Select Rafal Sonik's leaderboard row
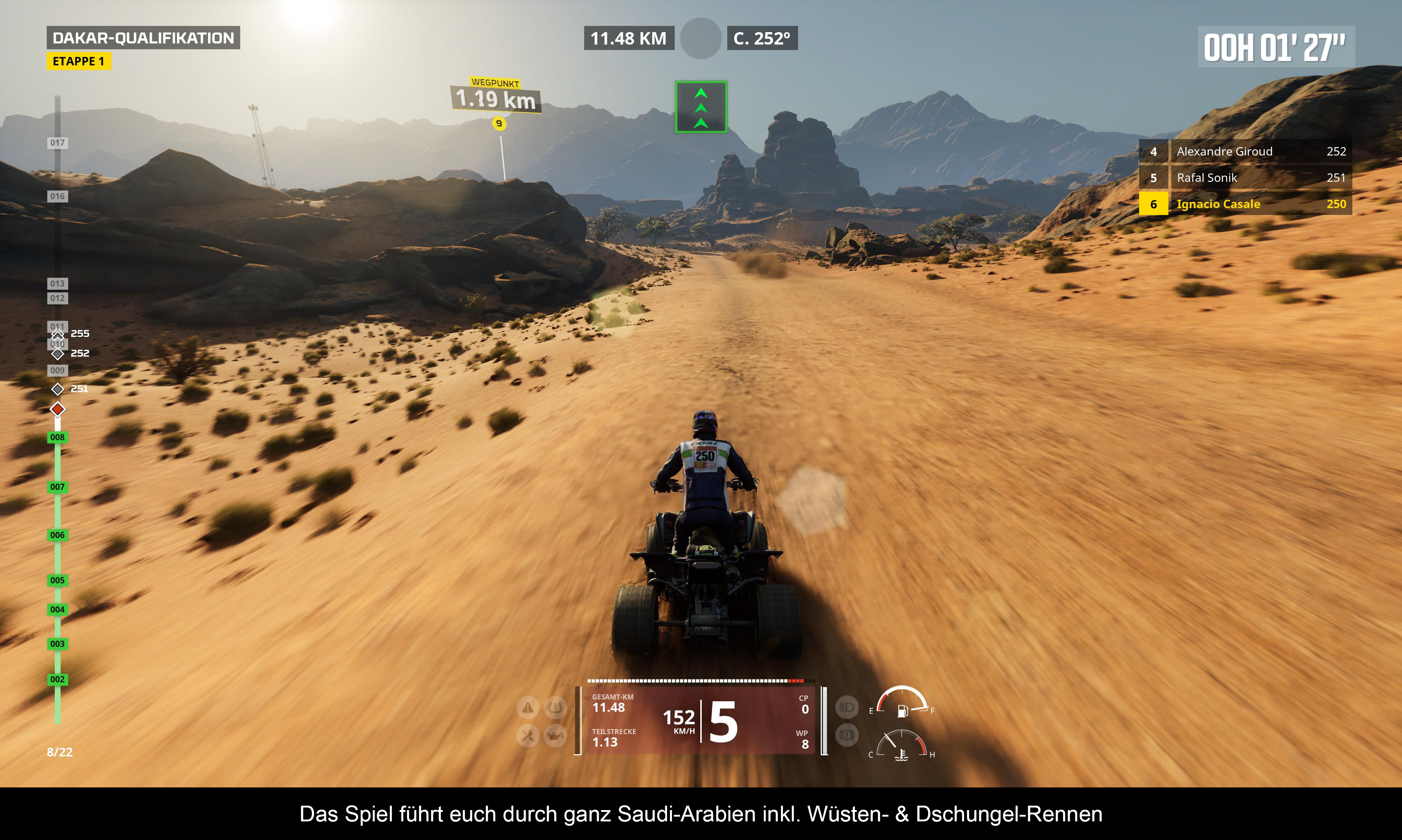The image size is (1402, 840). pyautogui.click(x=1245, y=178)
